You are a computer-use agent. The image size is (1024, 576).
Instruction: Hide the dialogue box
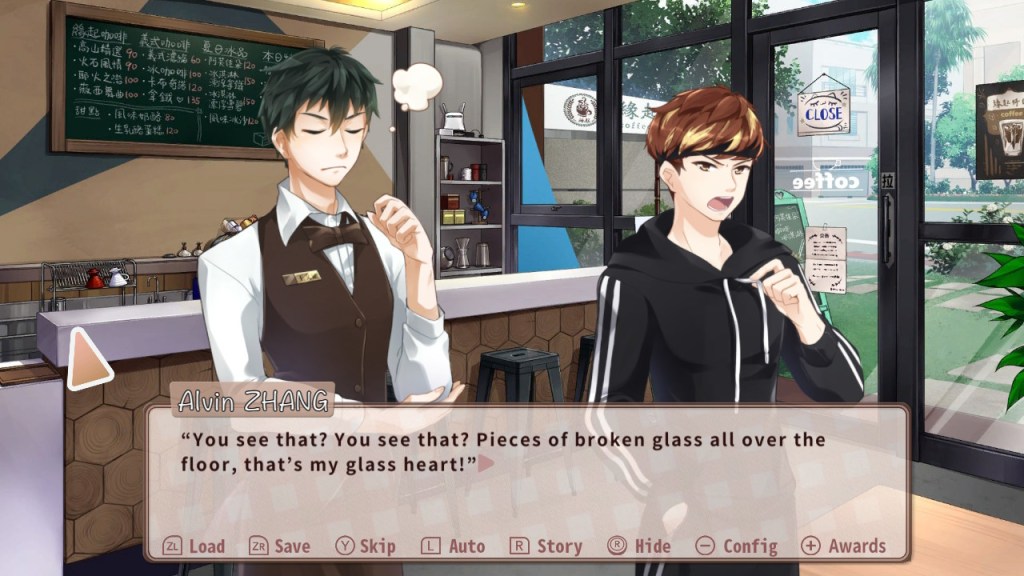point(639,546)
